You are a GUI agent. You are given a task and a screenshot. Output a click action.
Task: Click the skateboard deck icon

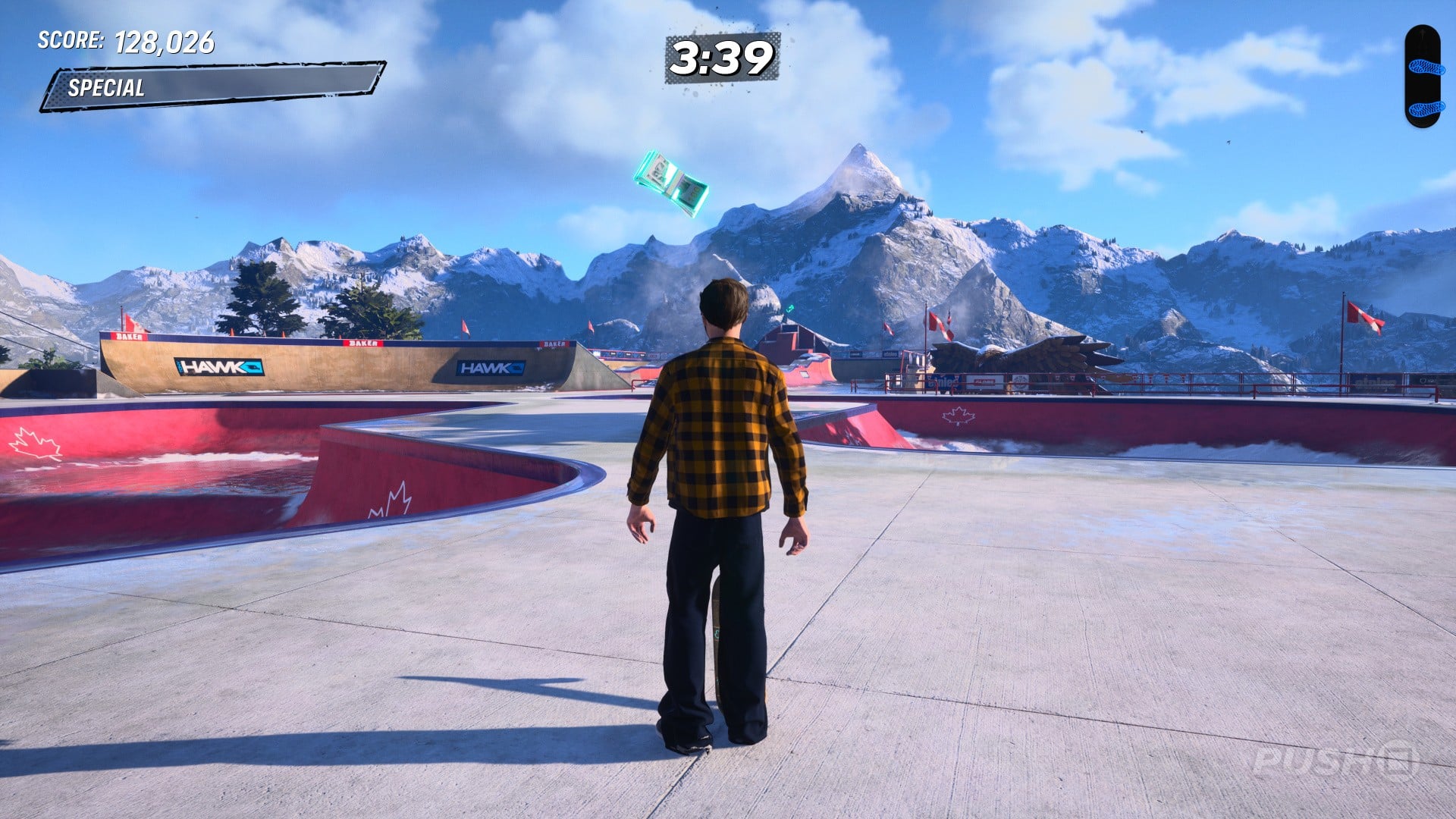[1422, 76]
